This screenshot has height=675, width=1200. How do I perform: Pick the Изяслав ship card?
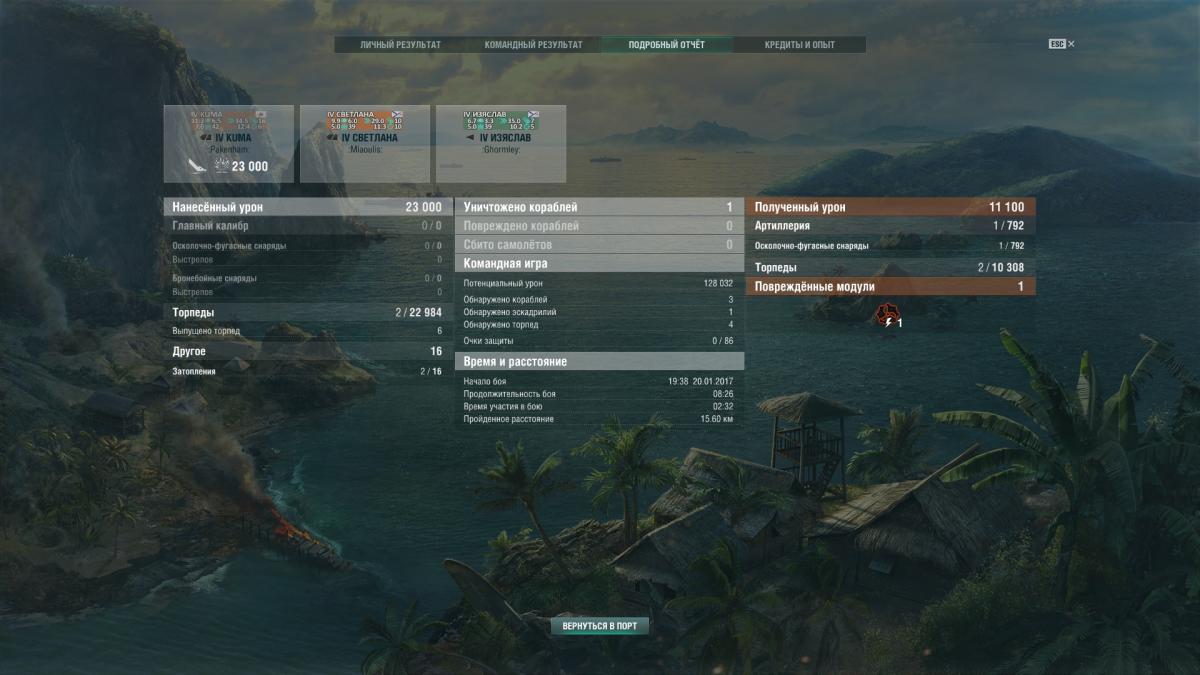point(501,144)
